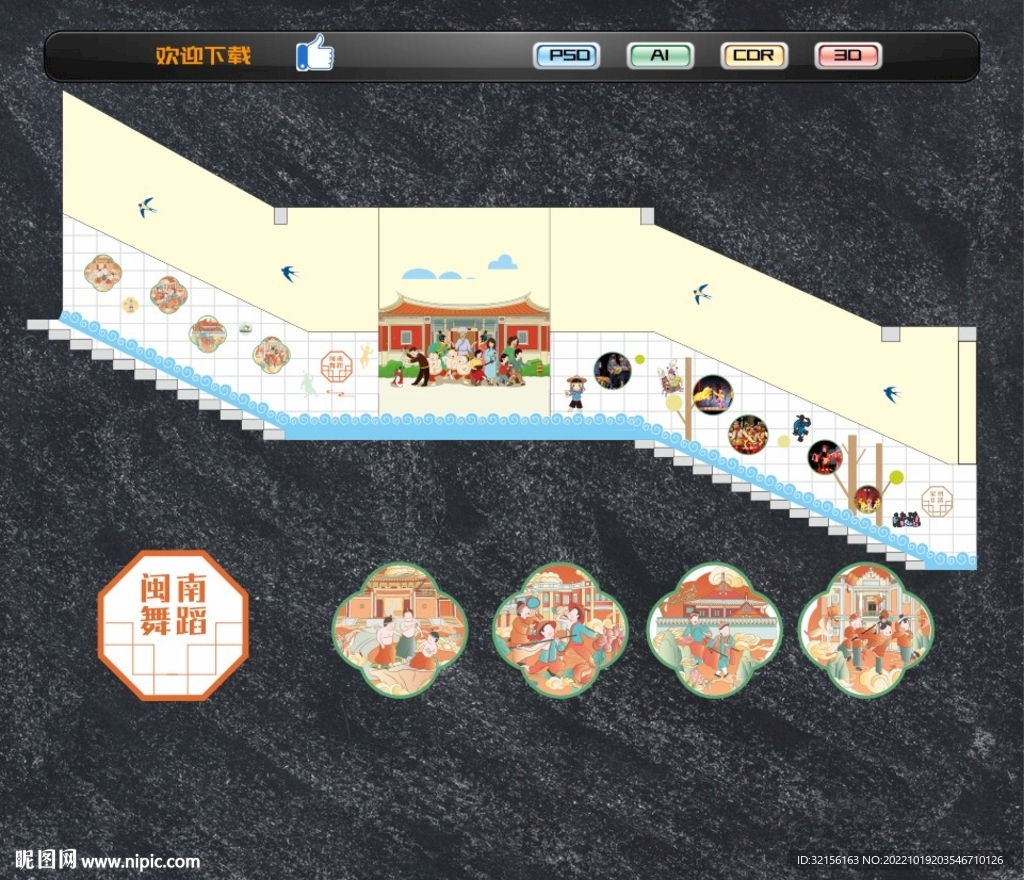
Task: Activate the red 3D format button
Action: click(848, 55)
